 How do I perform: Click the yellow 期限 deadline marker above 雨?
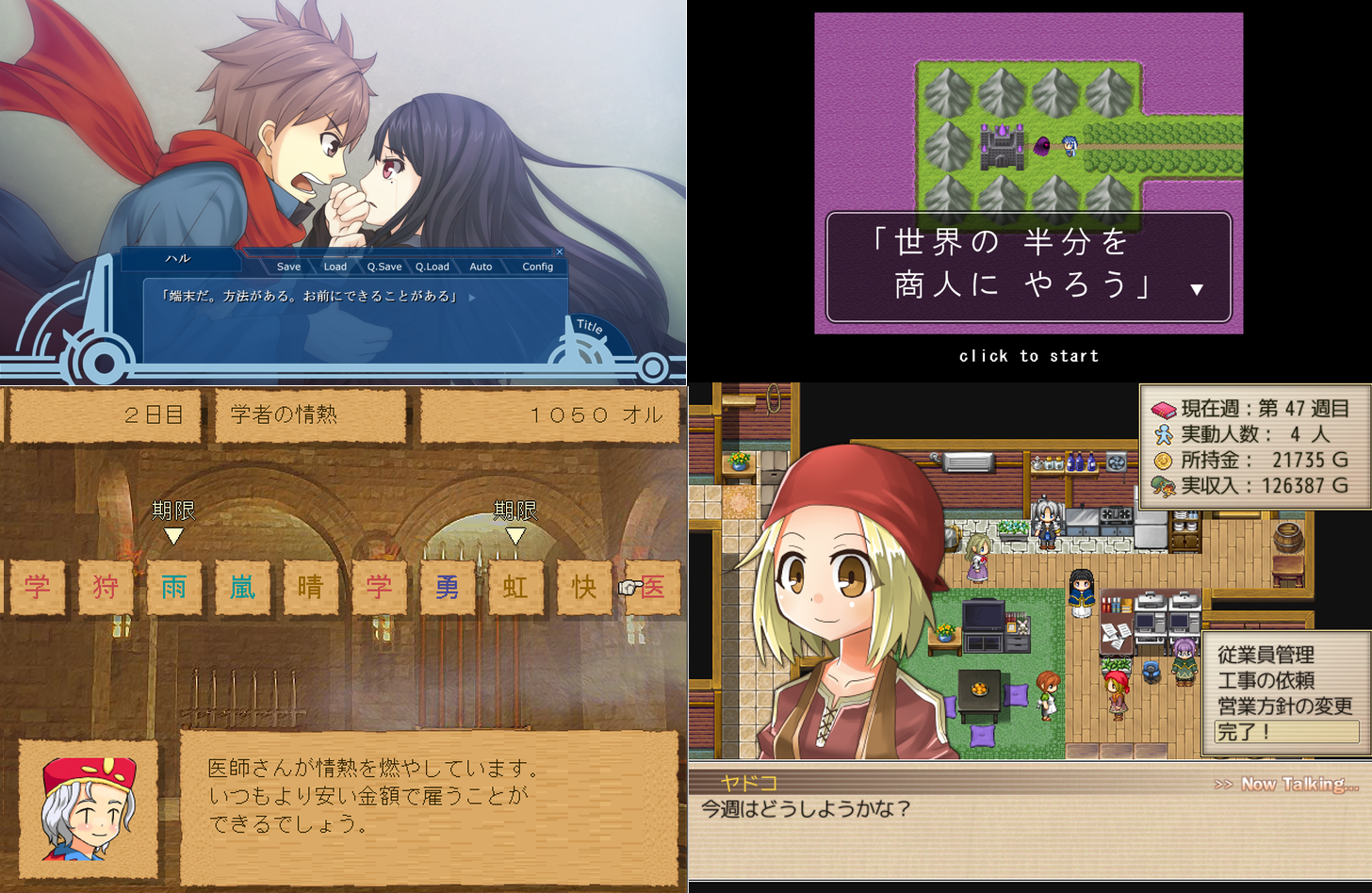173,537
